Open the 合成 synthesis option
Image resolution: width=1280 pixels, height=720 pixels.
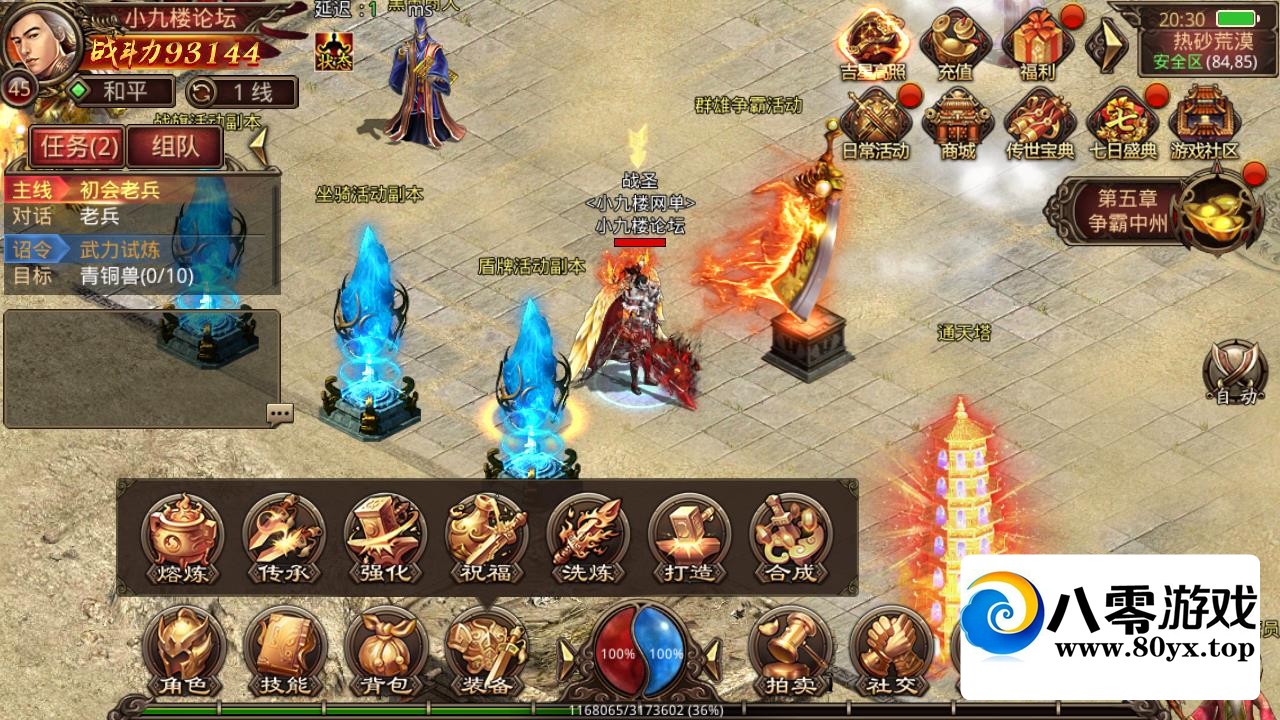(x=790, y=540)
